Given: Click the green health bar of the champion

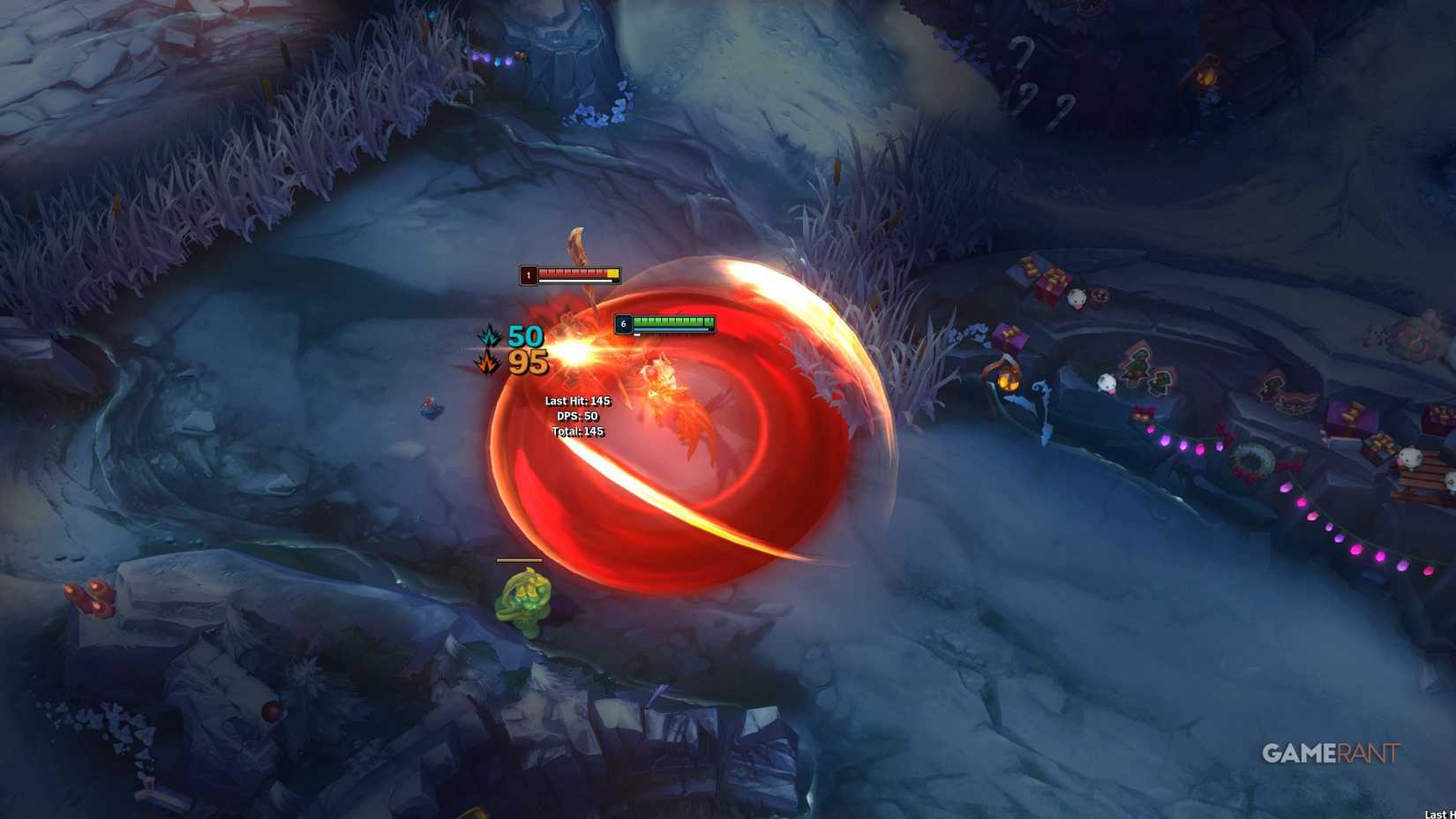Looking at the screenshot, I should 672,321.
